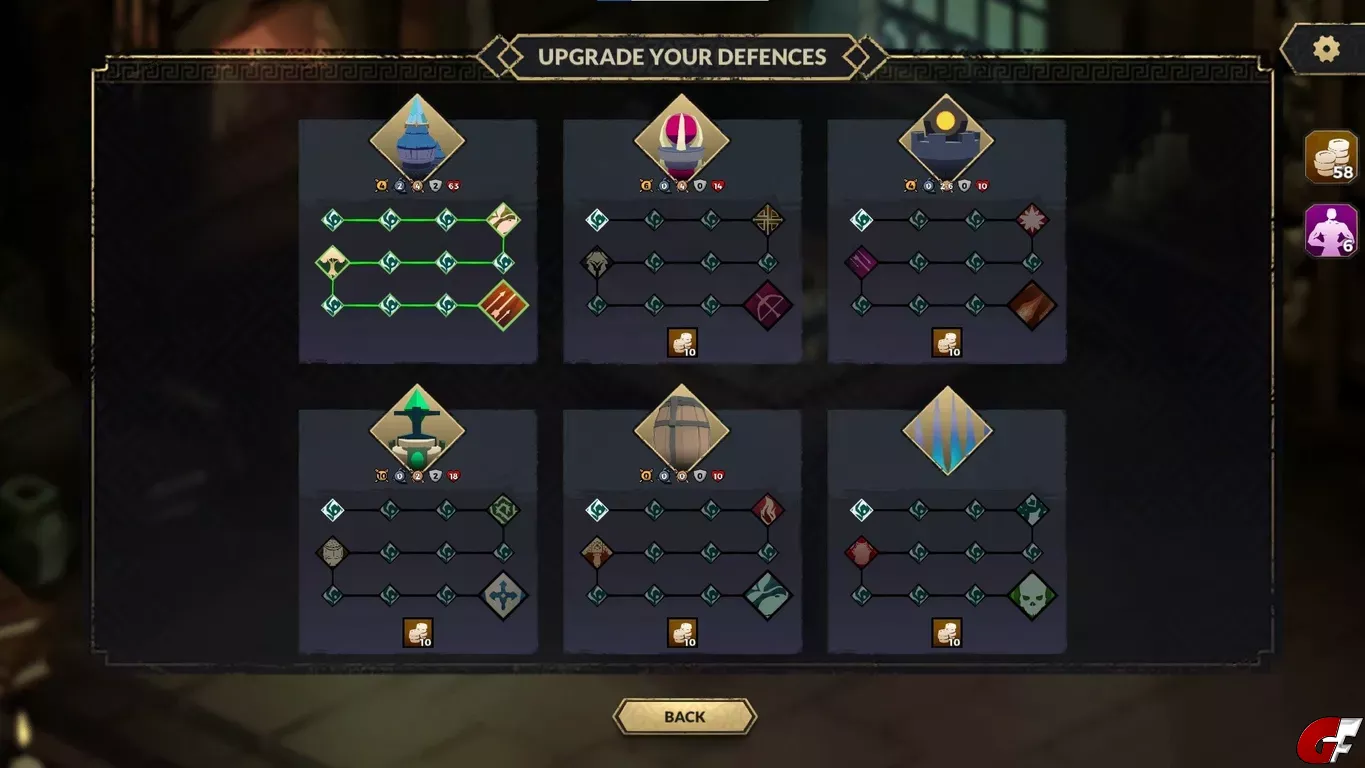Image resolution: width=1365 pixels, height=768 pixels.
Task: Select the green skull upgrade node
Action: 1032,596
